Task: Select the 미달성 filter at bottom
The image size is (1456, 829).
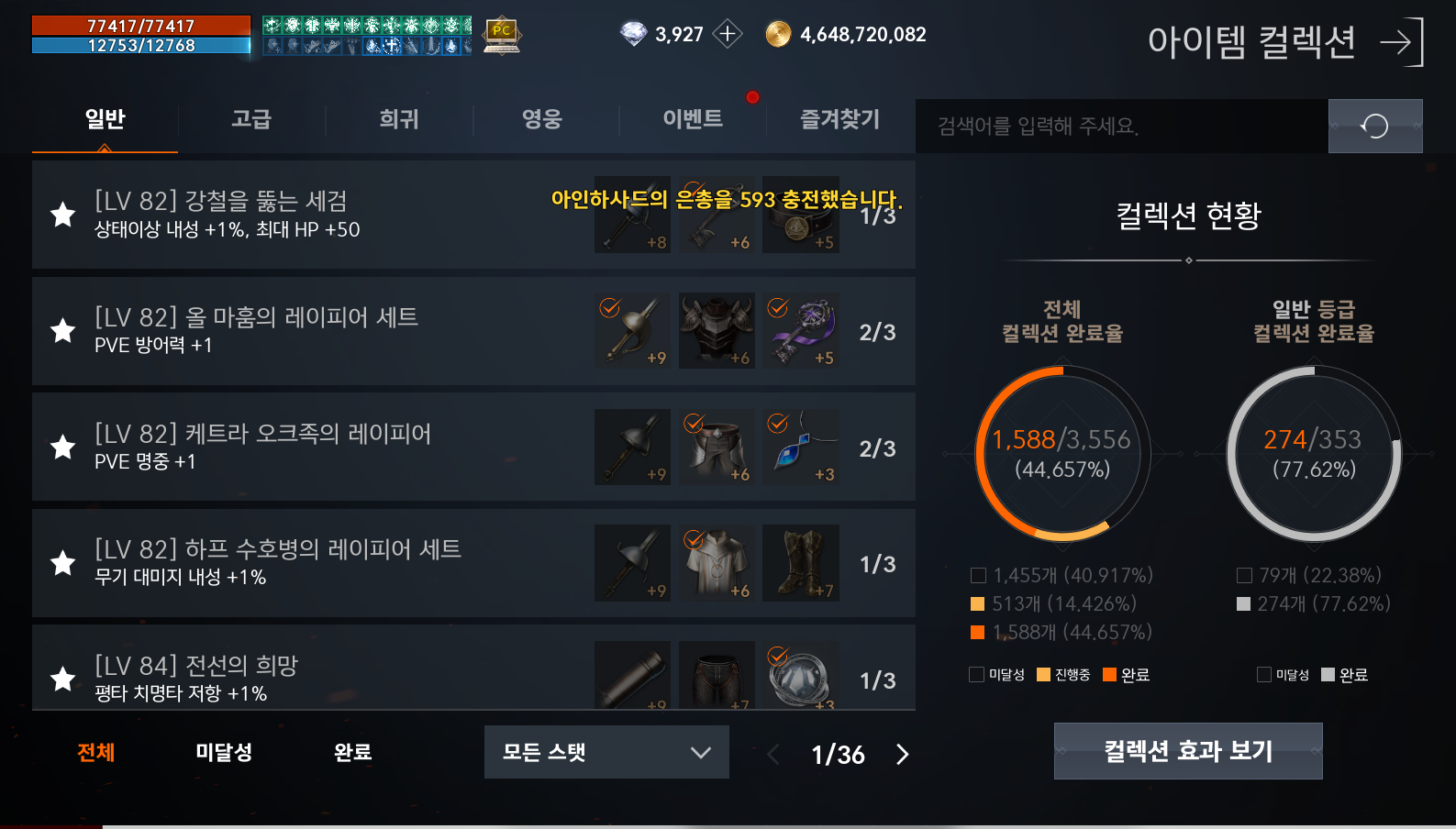Action: (223, 752)
